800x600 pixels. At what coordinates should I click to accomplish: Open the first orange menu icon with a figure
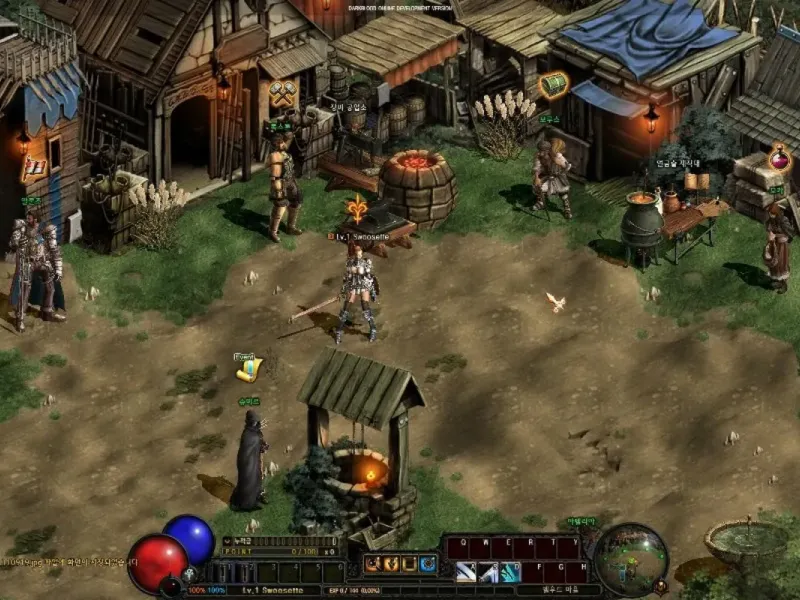click(x=373, y=564)
